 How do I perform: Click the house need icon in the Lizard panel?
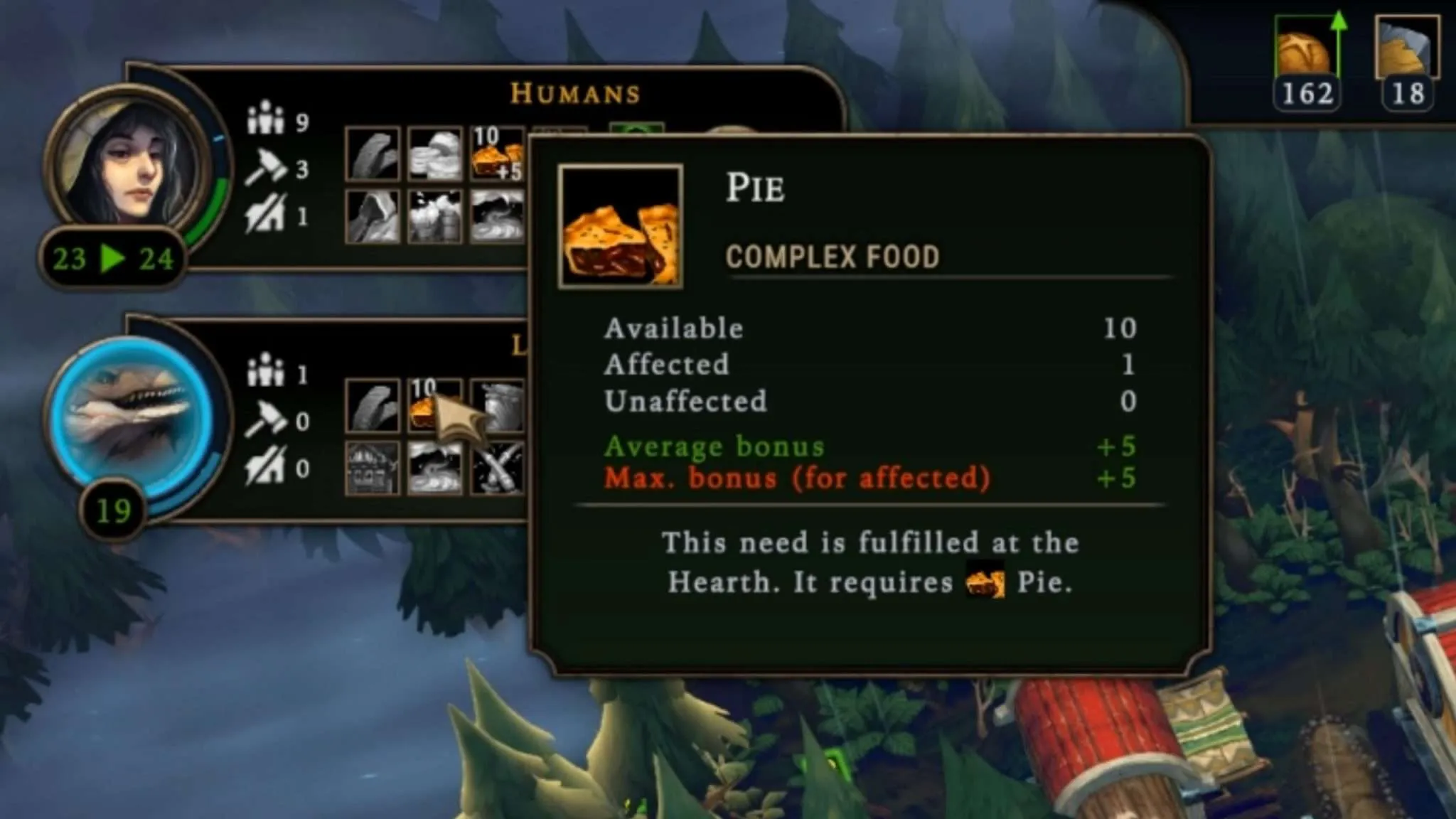(372, 468)
